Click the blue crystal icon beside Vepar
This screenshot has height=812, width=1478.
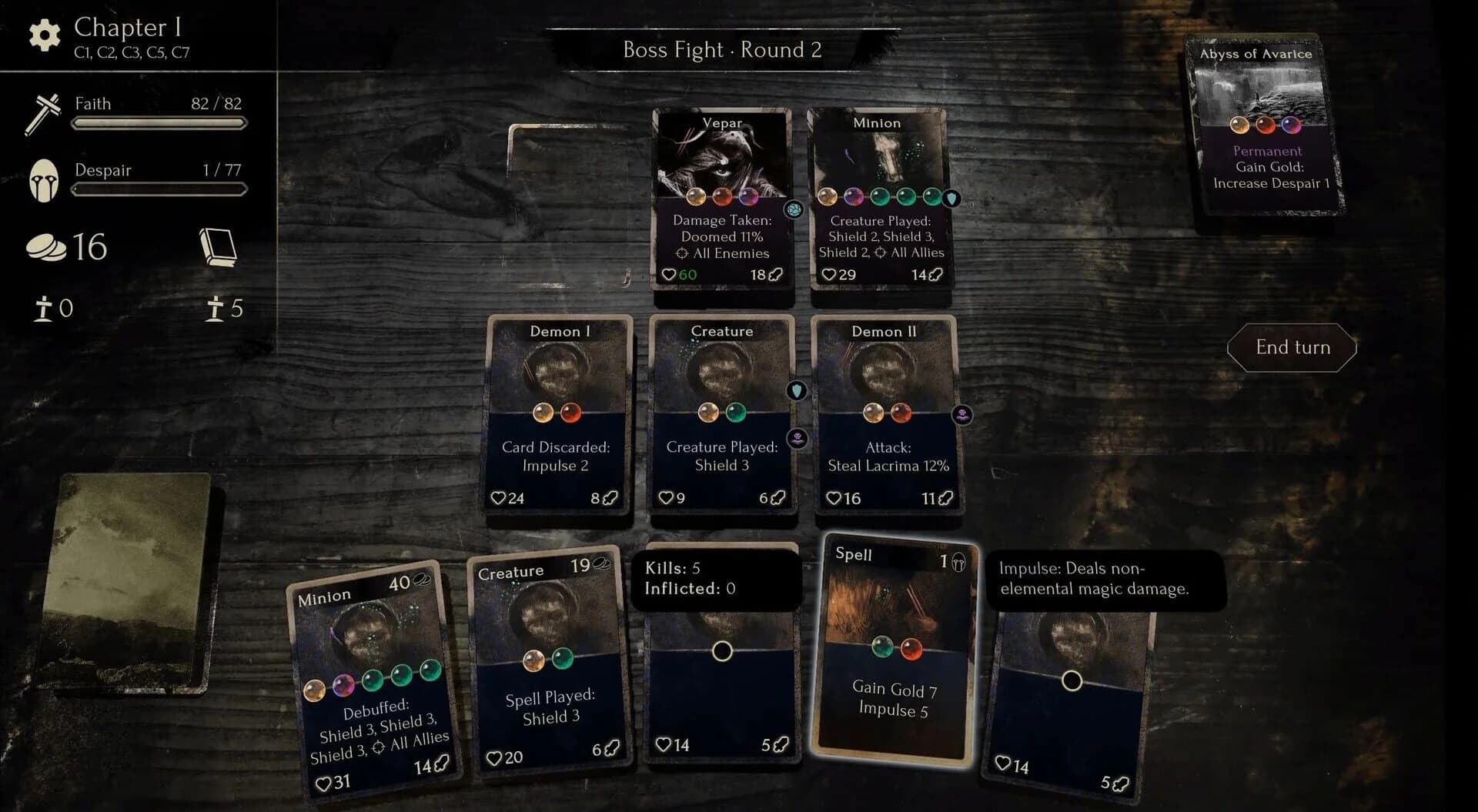(795, 209)
